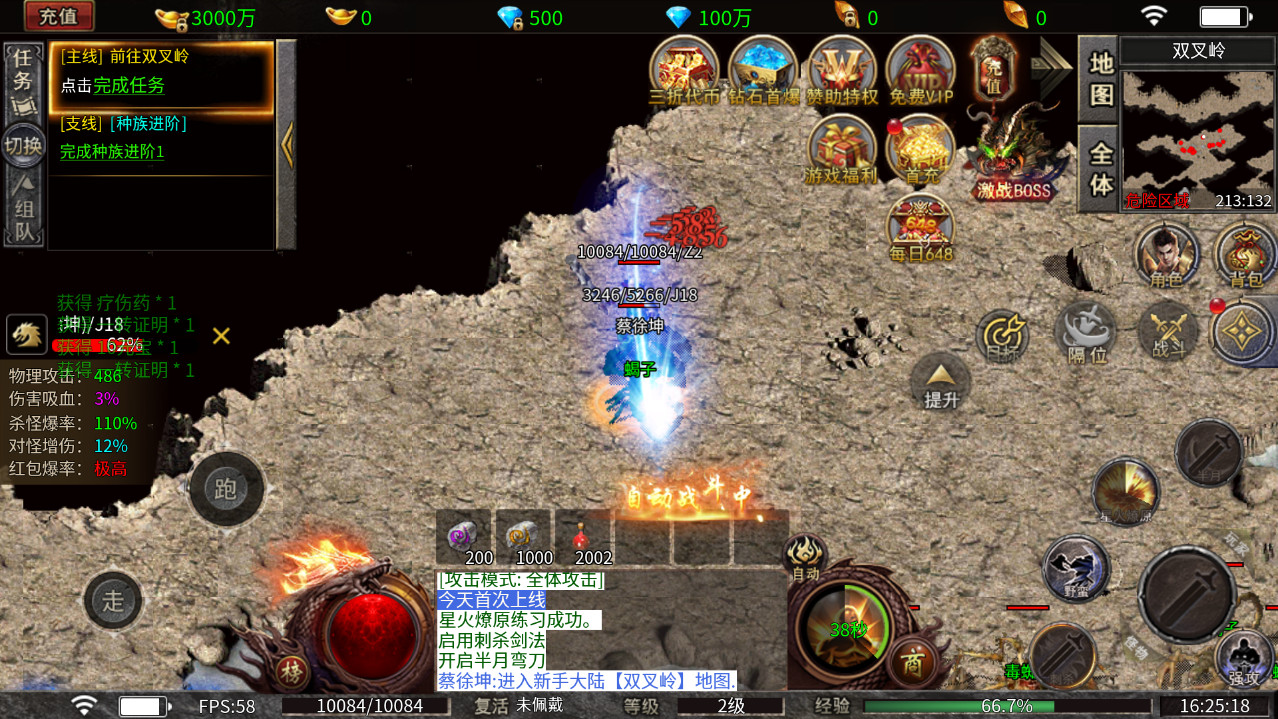Open the 背包 bag inventory
This screenshot has width=1278, height=719.
pos(1246,256)
